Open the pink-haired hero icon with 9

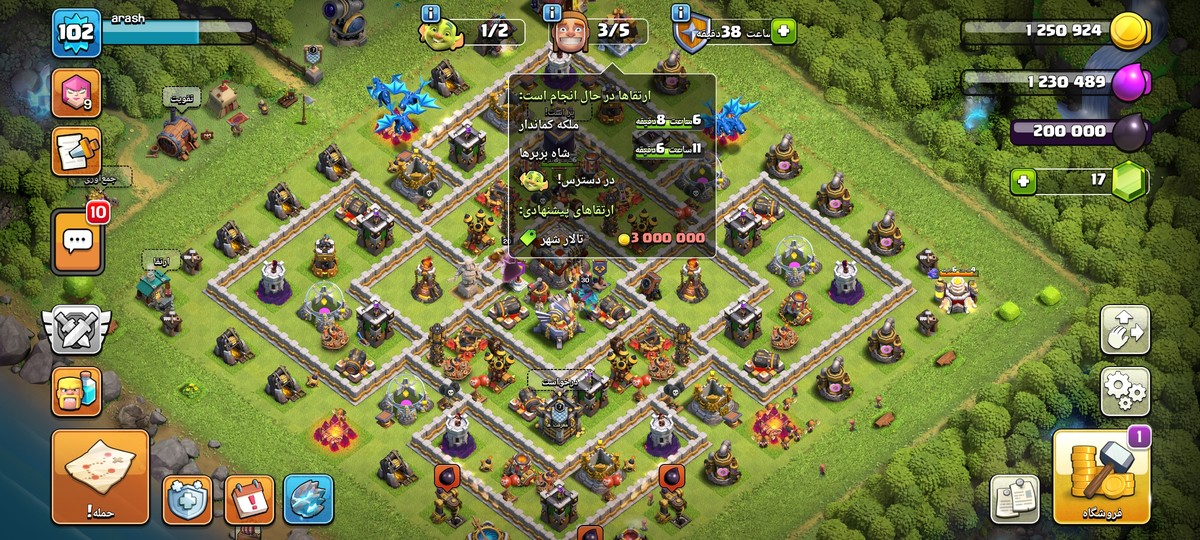(x=76, y=93)
